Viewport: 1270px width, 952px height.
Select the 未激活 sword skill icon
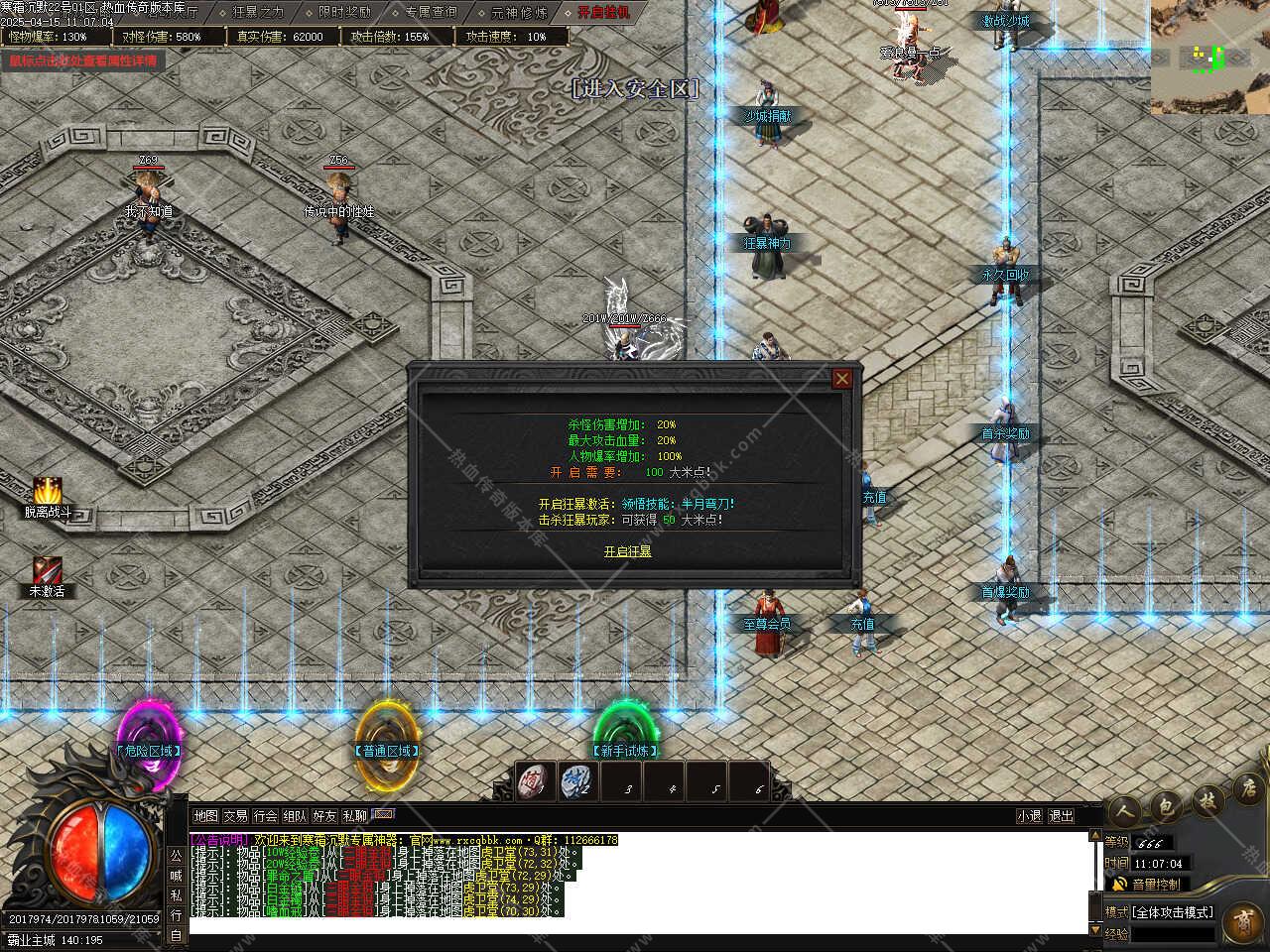point(46,571)
